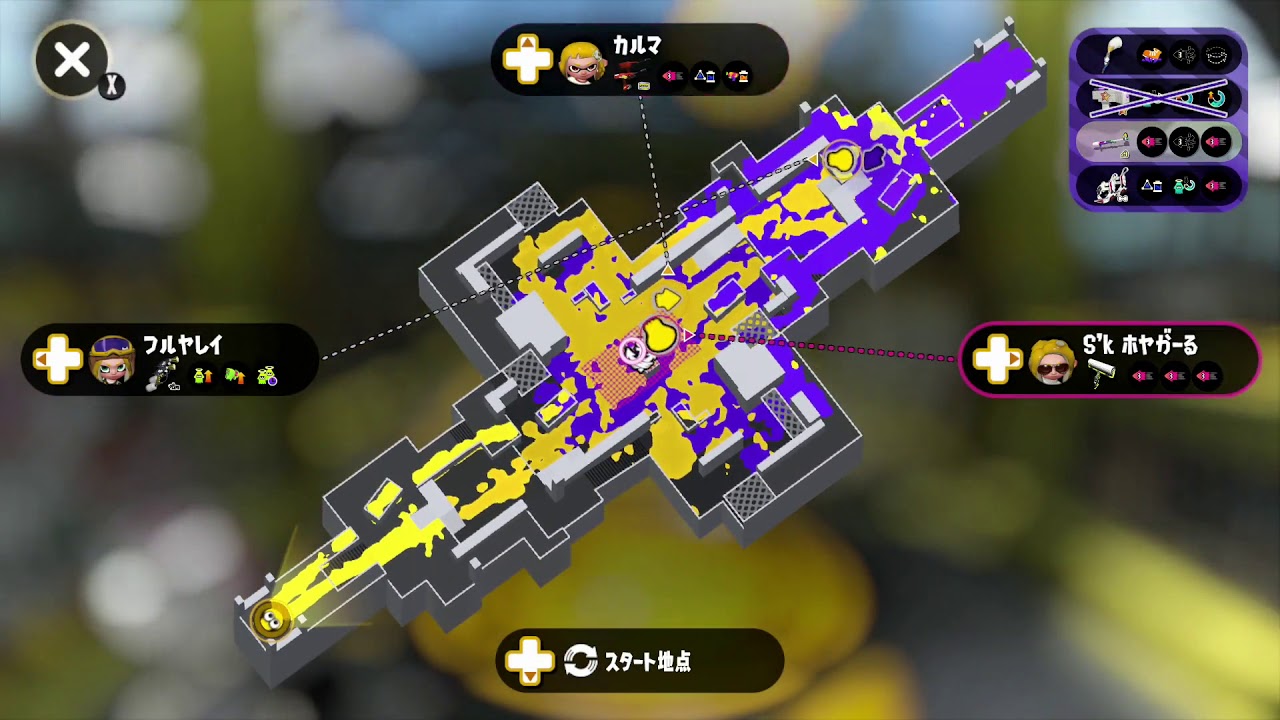Click the crossed-out splatted enemy weapon row

click(x=1157, y=99)
